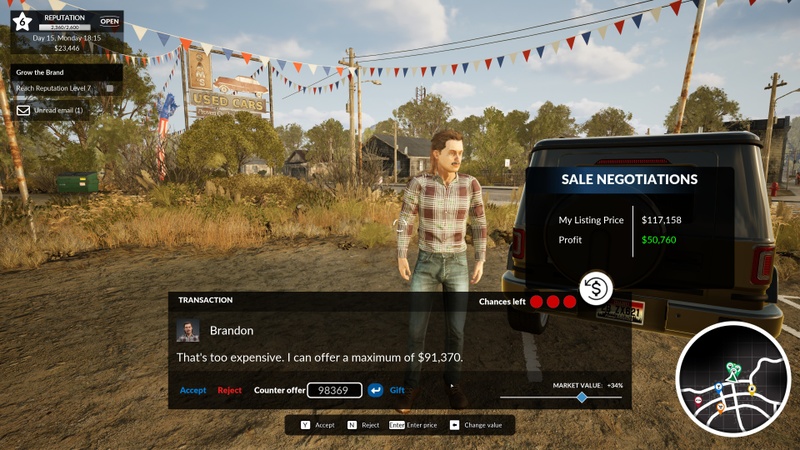
Task: Toggle the OPEN dealership sign
Action: click(x=109, y=21)
